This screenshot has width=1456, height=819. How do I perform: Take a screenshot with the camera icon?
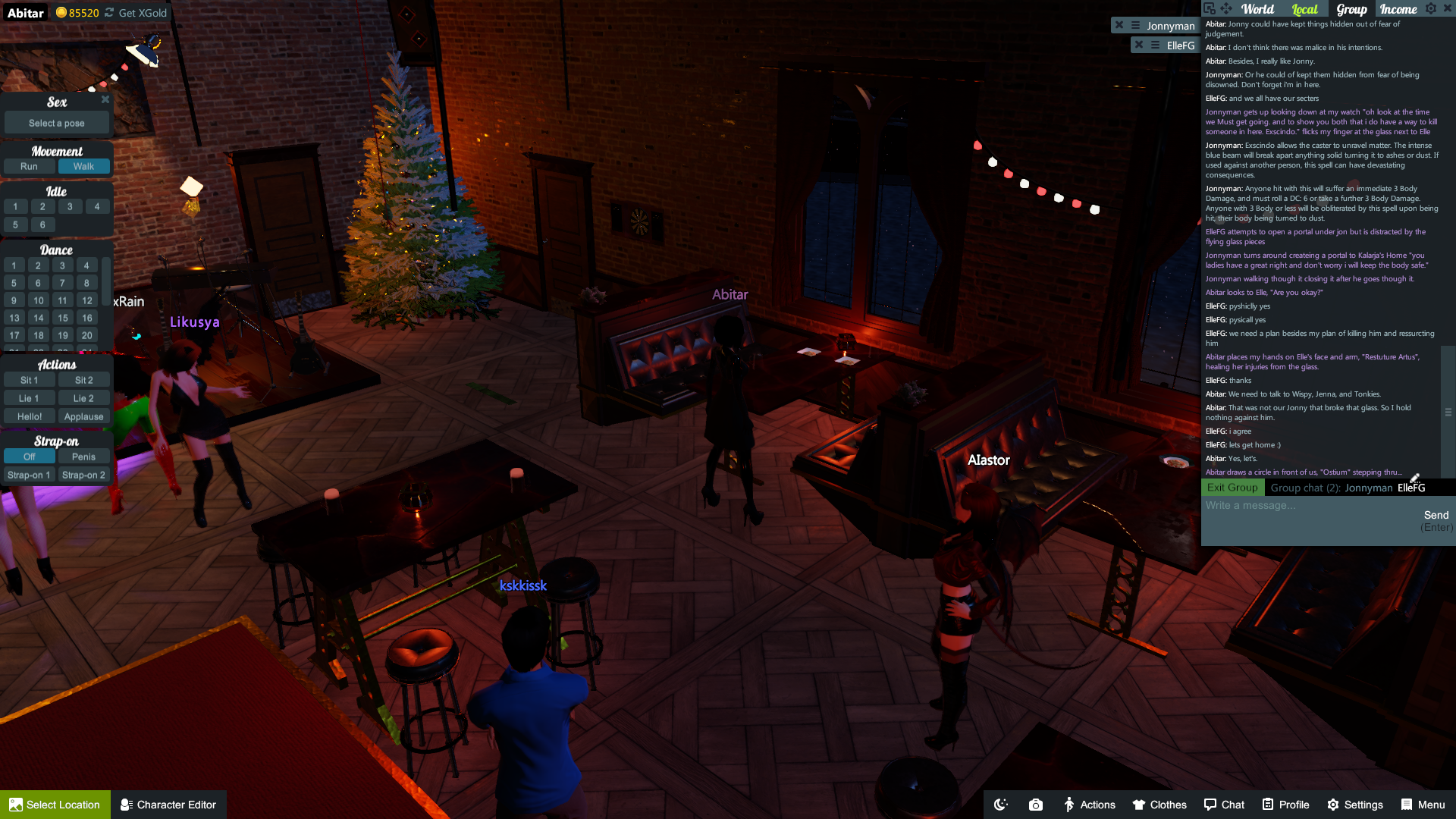point(1036,805)
